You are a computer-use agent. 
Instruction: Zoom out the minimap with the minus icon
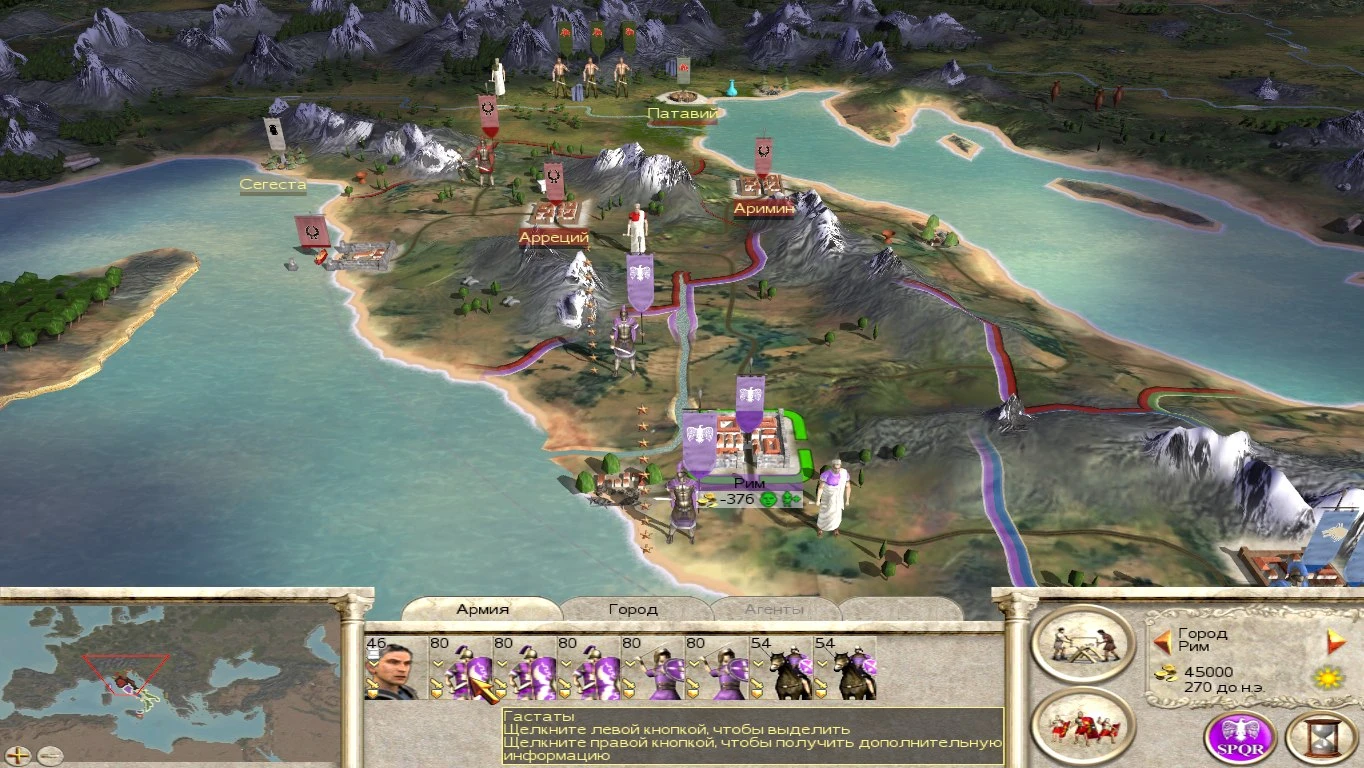coord(50,755)
